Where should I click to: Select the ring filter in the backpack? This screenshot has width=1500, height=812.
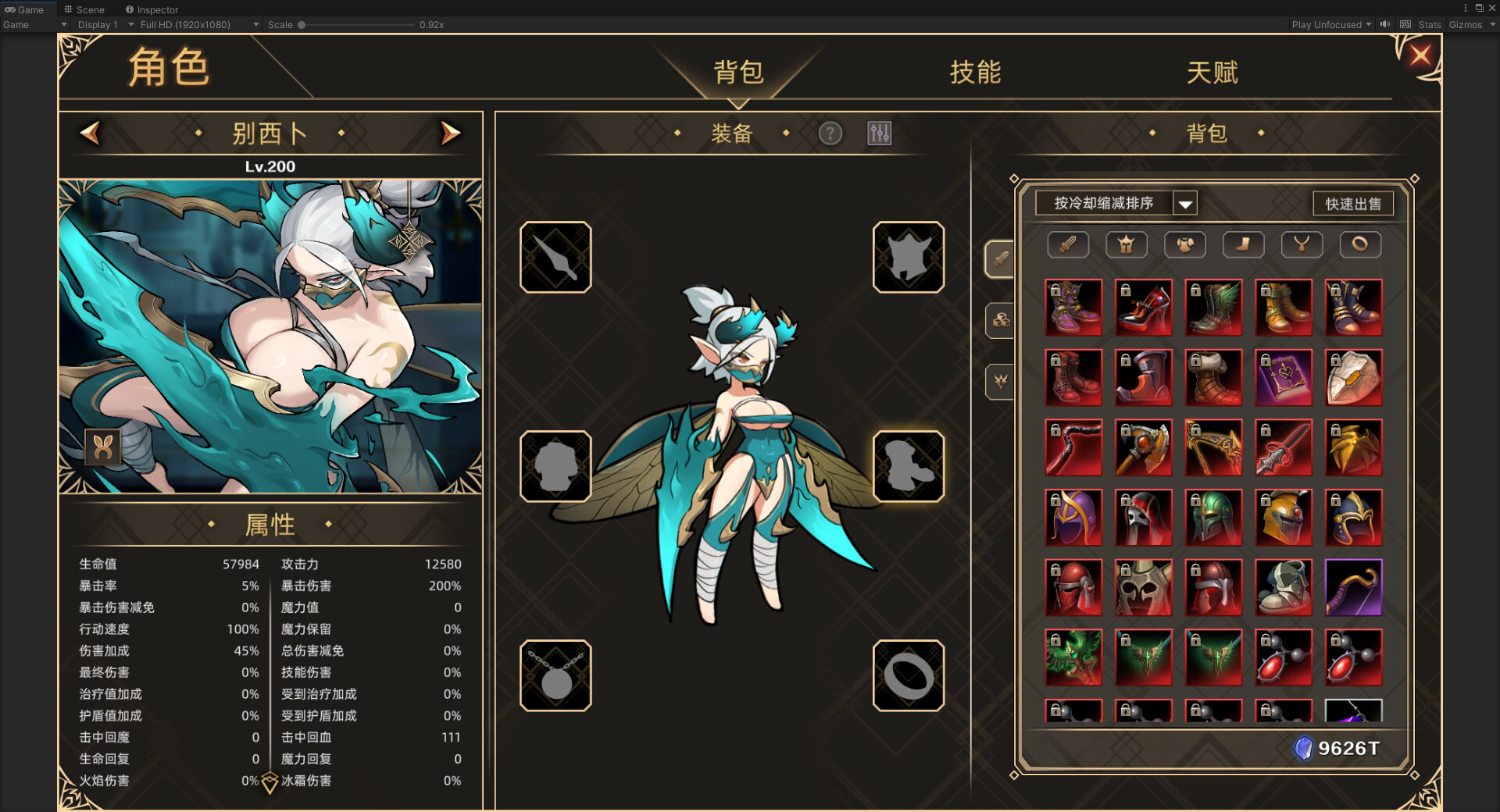point(1360,244)
